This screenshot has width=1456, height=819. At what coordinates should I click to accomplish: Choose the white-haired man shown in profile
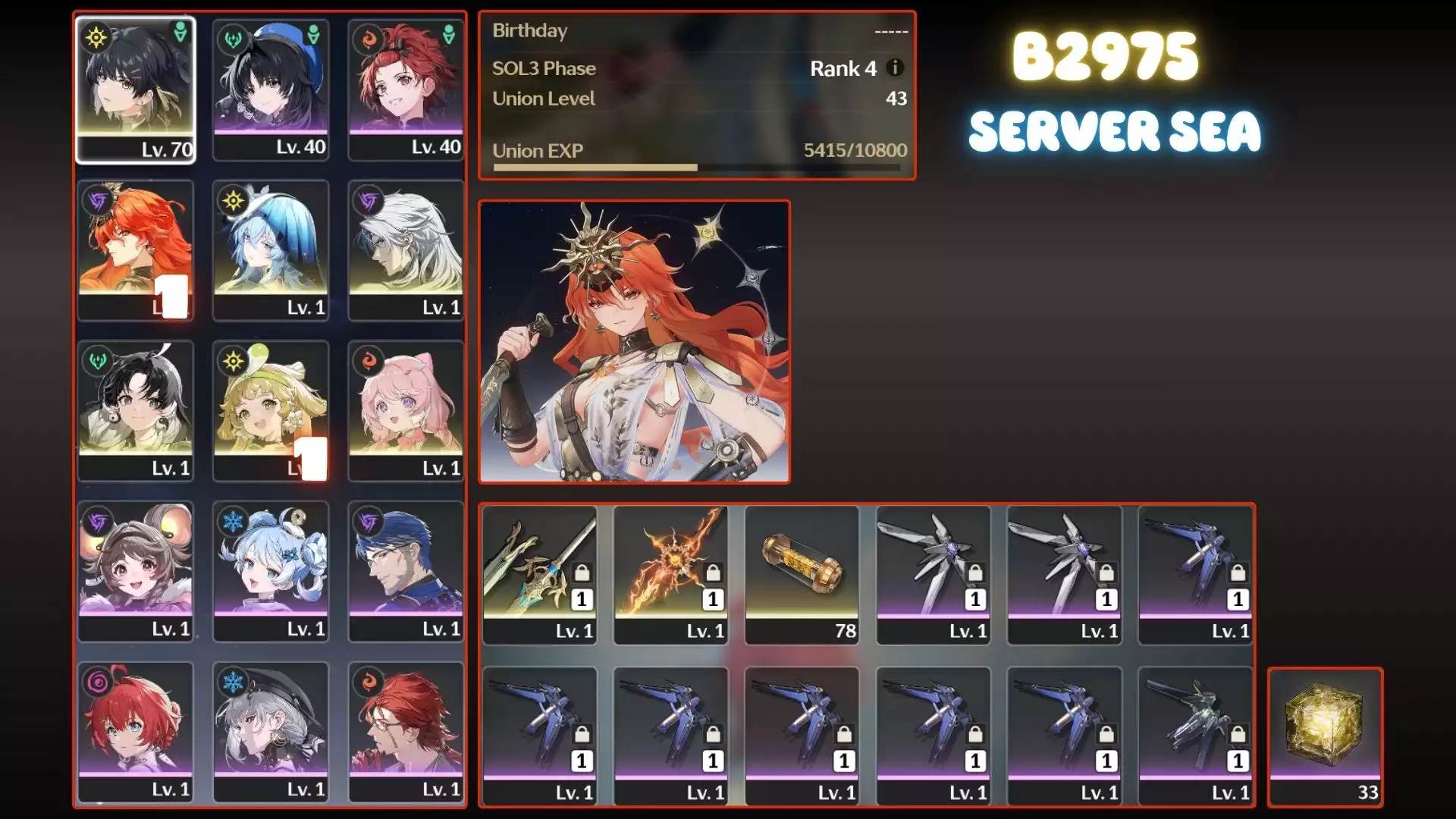(x=406, y=250)
